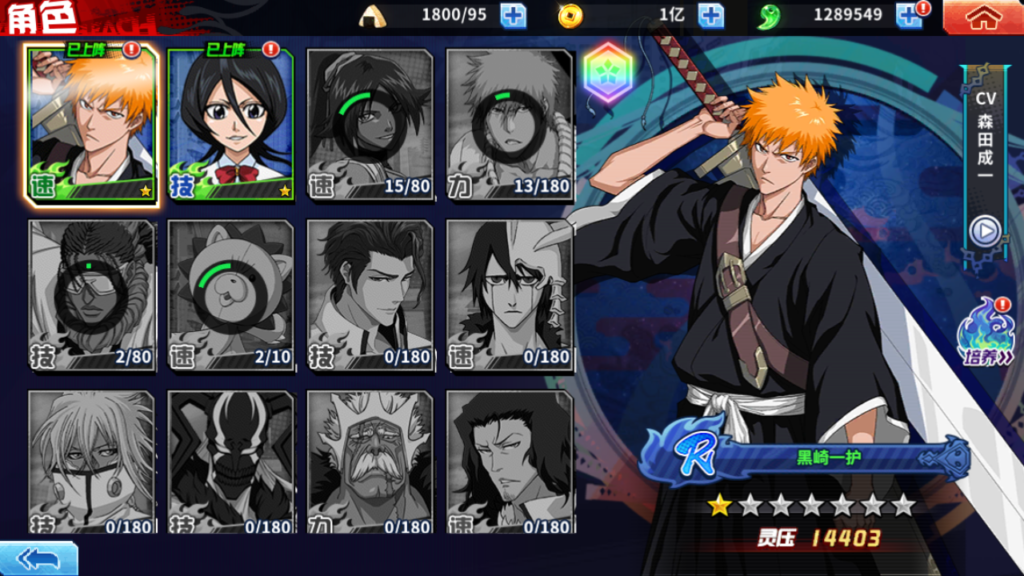Select the Ichigo Kurosaki character card
The image size is (1024, 576).
92,125
